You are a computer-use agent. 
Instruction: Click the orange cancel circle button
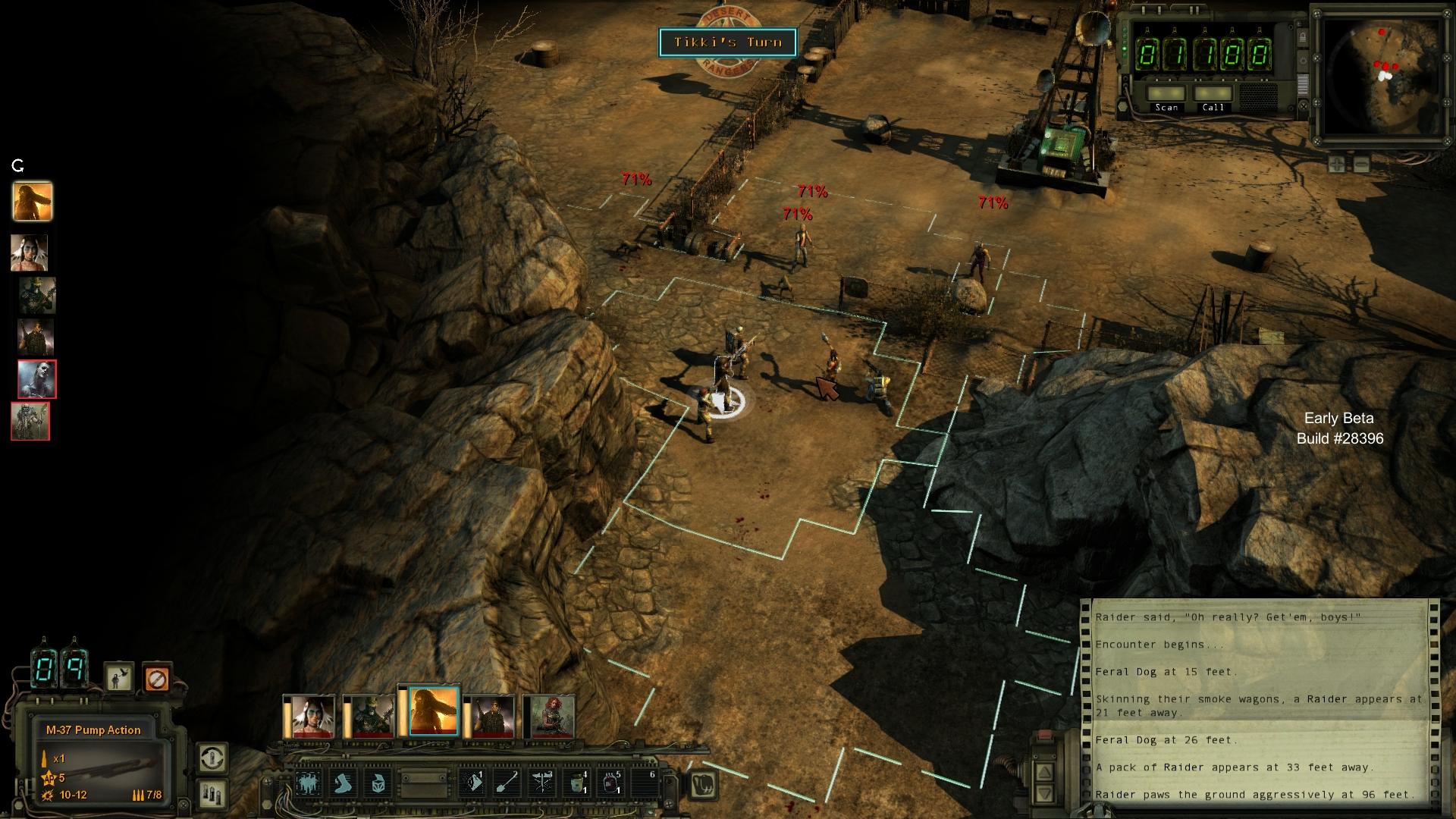tap(157, 677)
